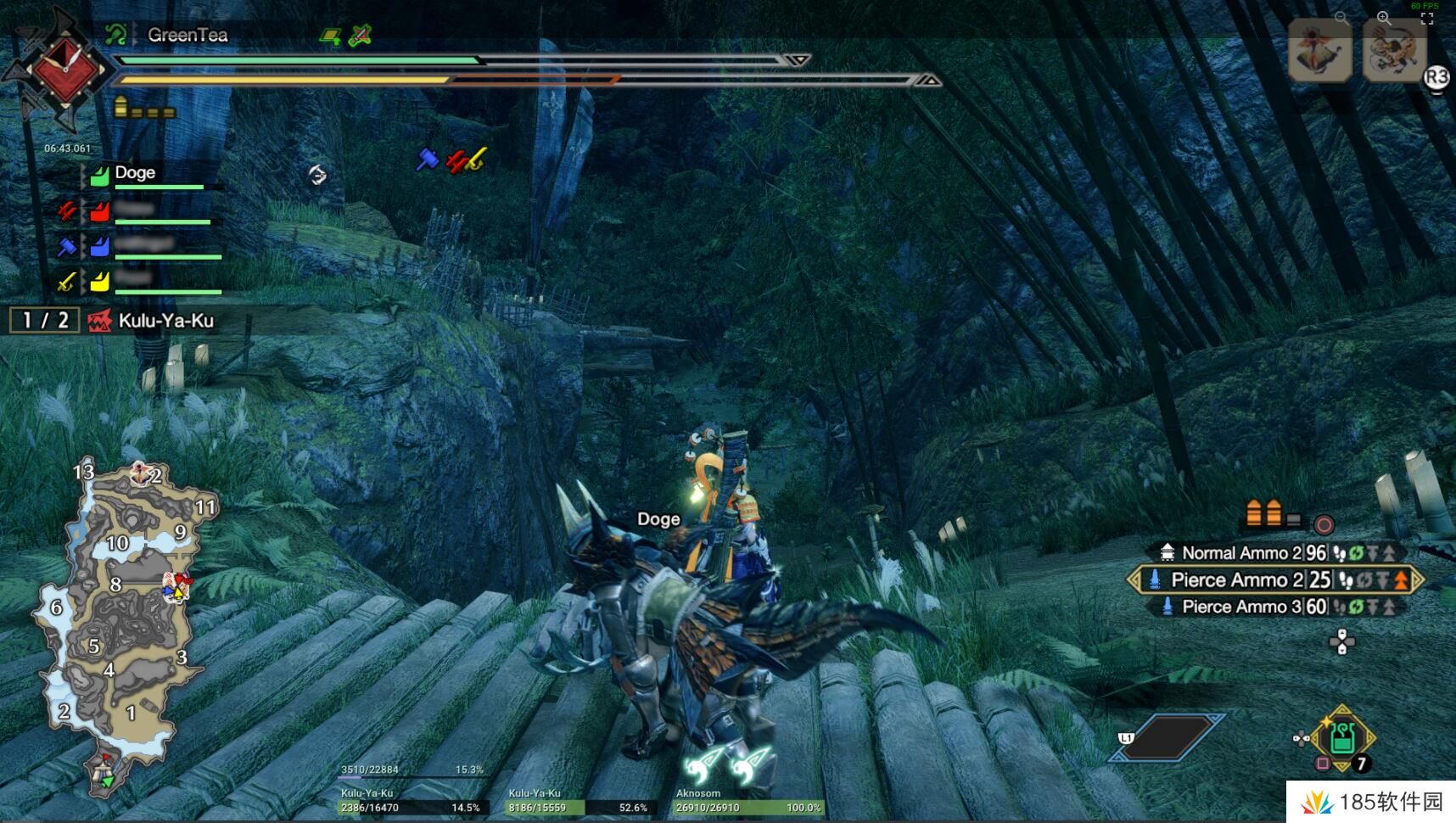Select party member Doge in player list
The height and width of the screenshot is (823, 1456).
136,173
